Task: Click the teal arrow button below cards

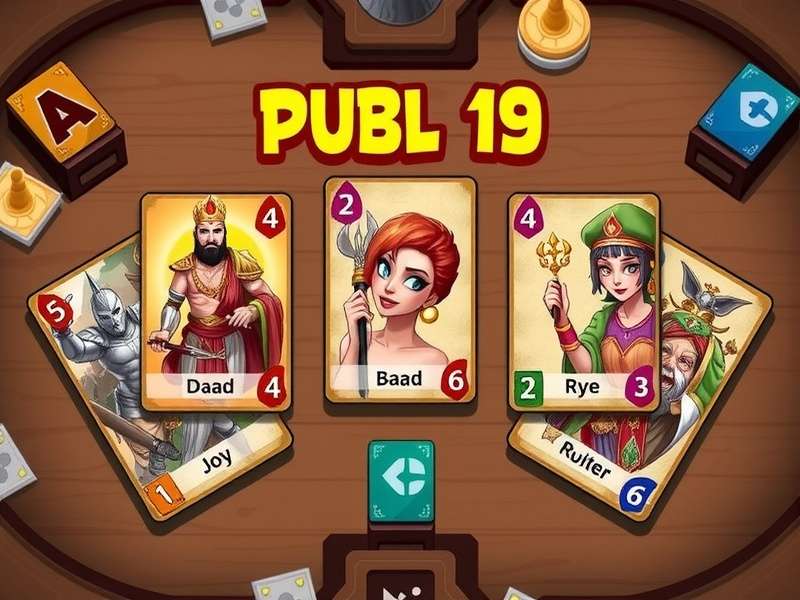Action: click(x=401, y=480)
